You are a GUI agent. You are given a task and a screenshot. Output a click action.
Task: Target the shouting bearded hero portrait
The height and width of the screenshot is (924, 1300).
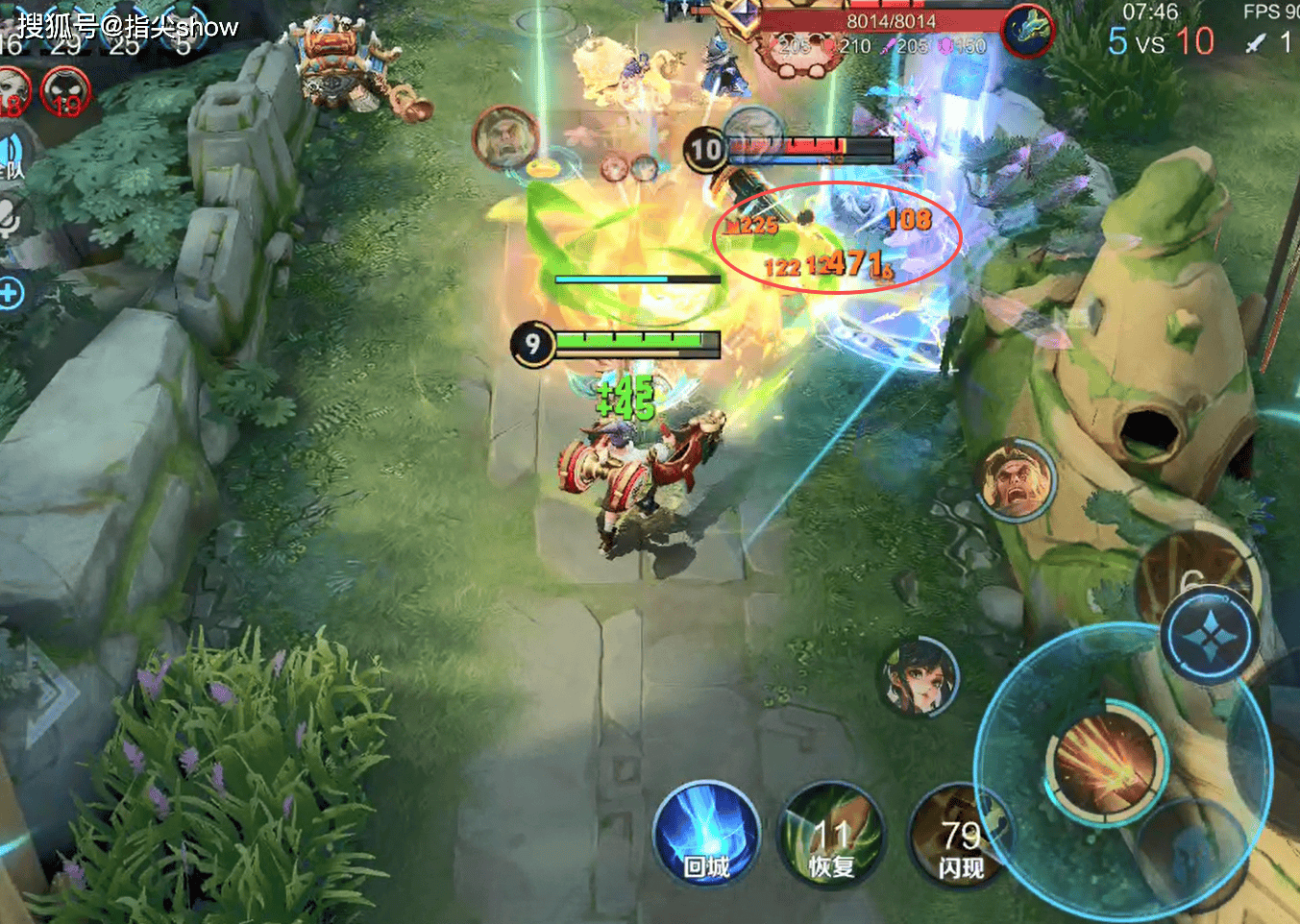[x=1015, y=479]
